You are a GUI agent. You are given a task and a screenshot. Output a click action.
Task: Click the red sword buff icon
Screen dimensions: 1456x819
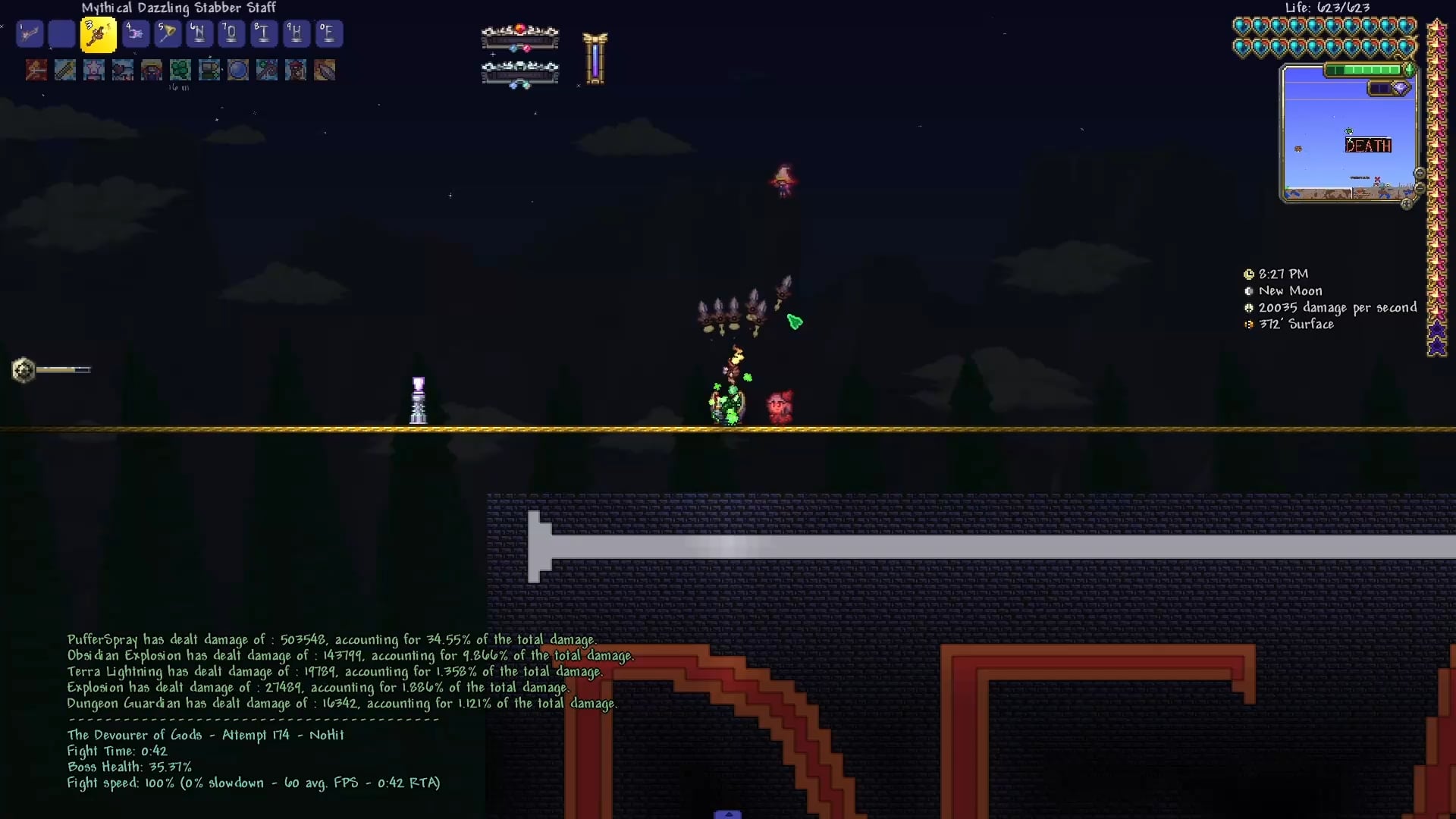pyautogui.click(x=36, y=71)
